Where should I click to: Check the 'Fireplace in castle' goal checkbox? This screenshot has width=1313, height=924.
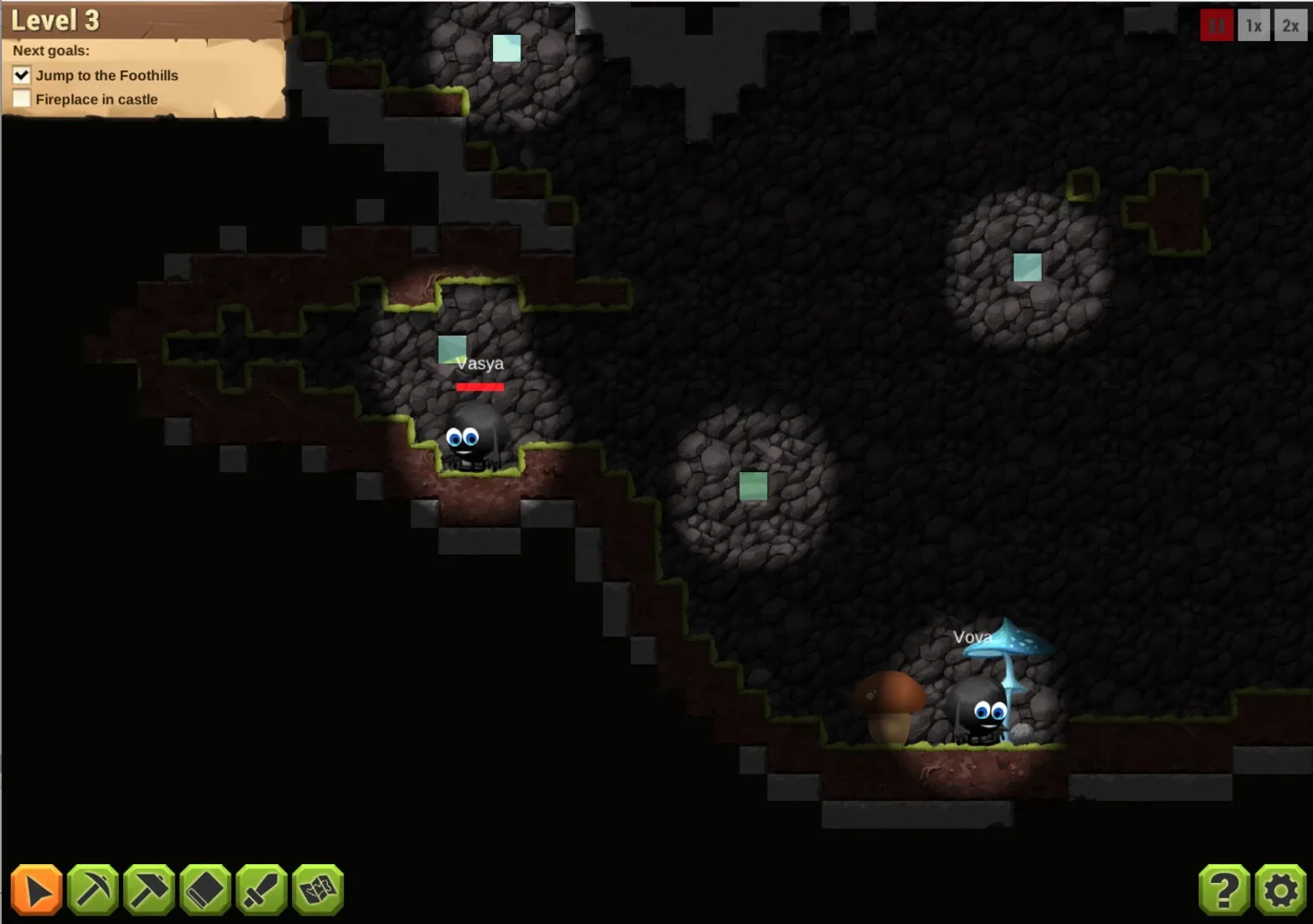click(21, 98)
